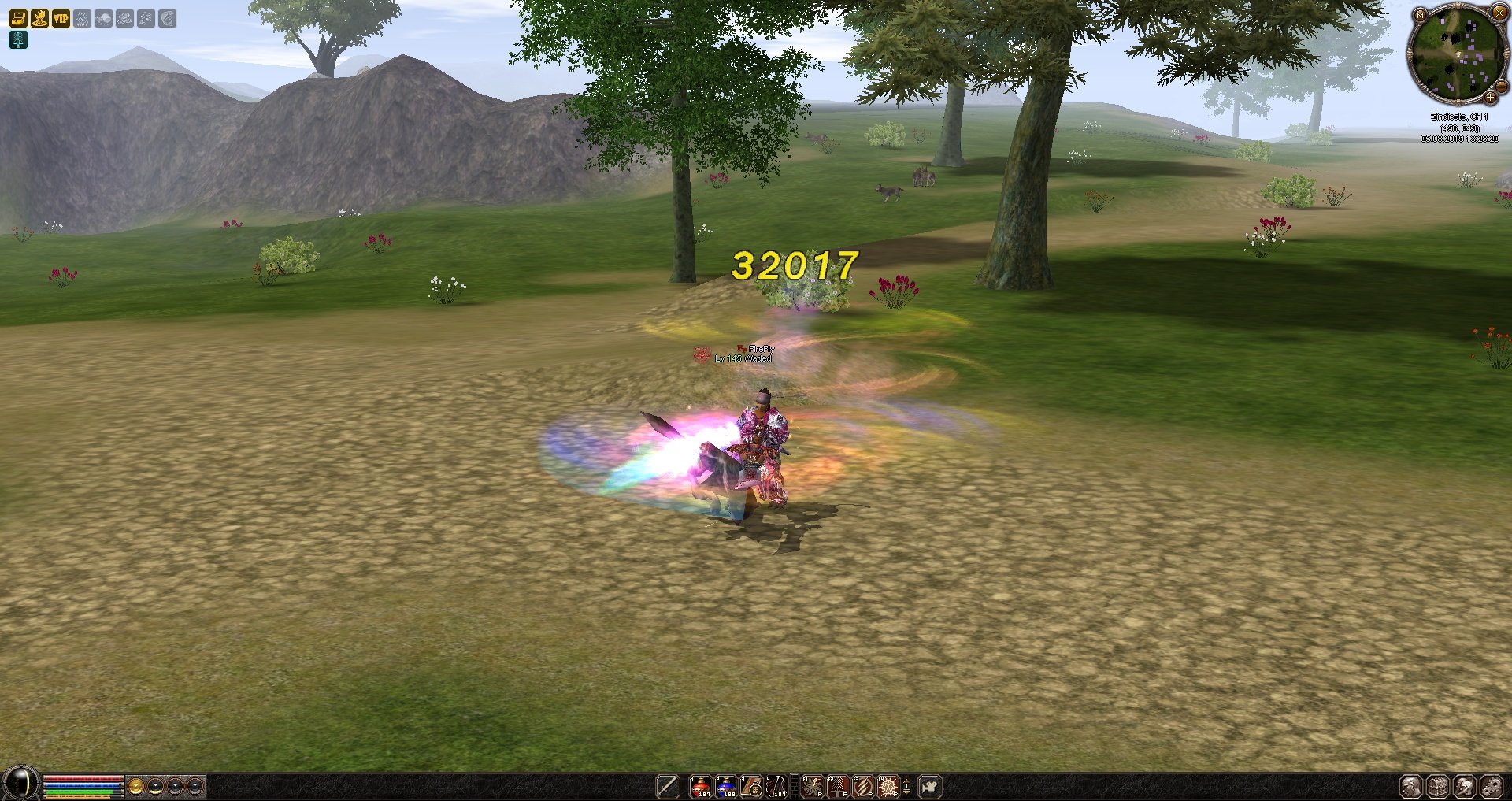The width and height of the screenshot is (1512, 801).
Task: Zoom out the minimap with minus button
Action: (1502, 87)
